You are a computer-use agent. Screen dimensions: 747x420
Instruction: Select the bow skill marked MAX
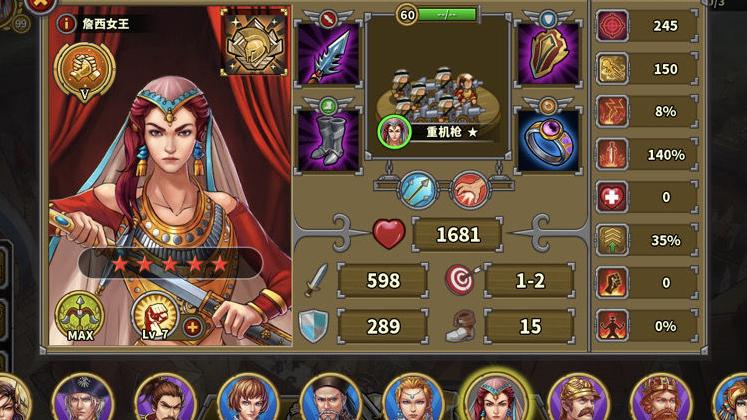80,314
